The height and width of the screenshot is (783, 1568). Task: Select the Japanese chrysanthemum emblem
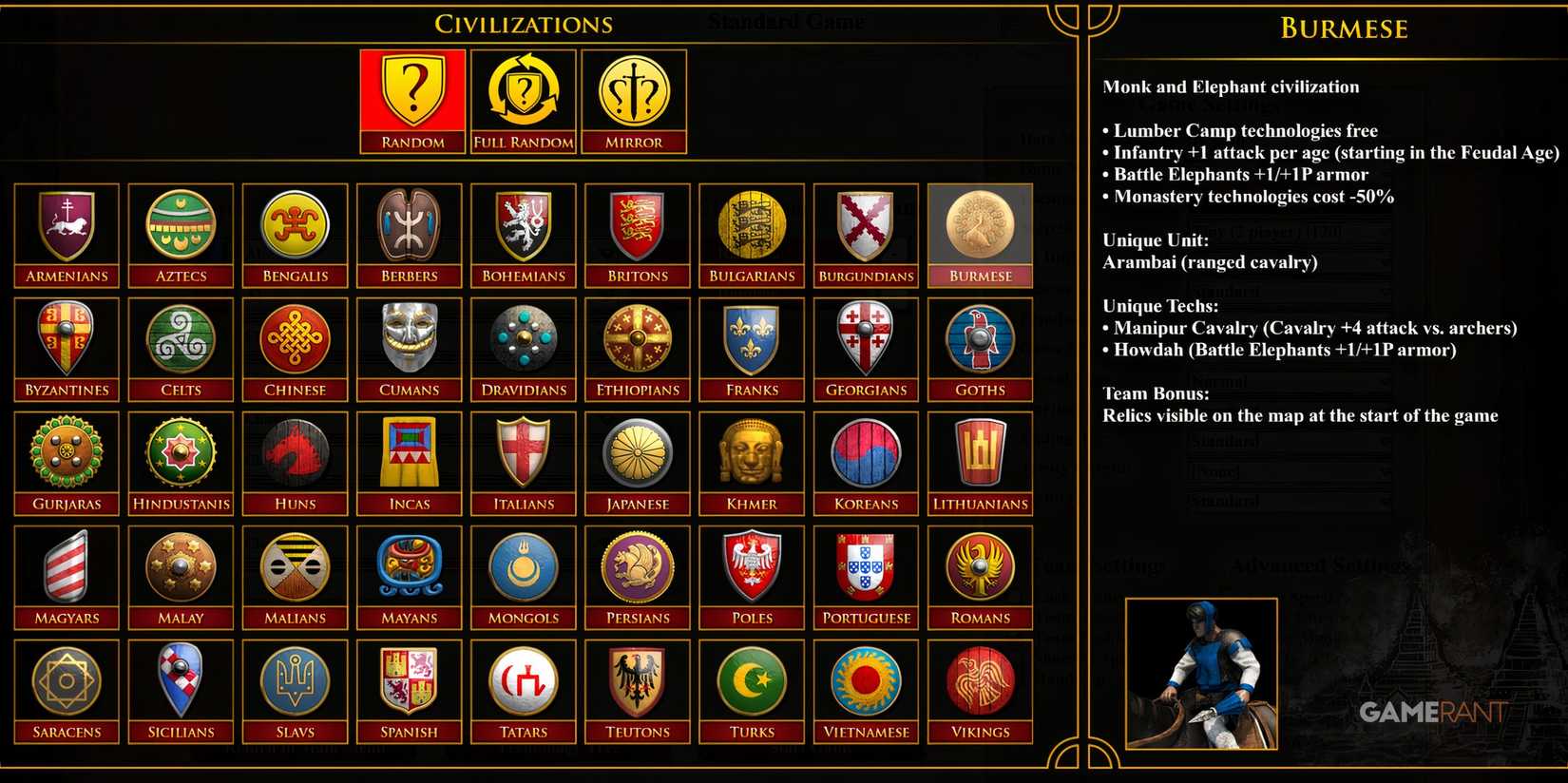(638, 454)
